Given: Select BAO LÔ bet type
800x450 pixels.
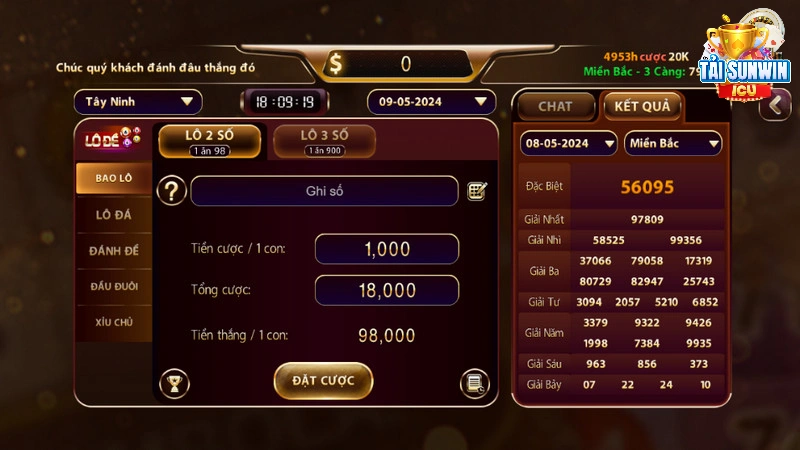Looking at the screenshot, I should click(x=114, y=178).
